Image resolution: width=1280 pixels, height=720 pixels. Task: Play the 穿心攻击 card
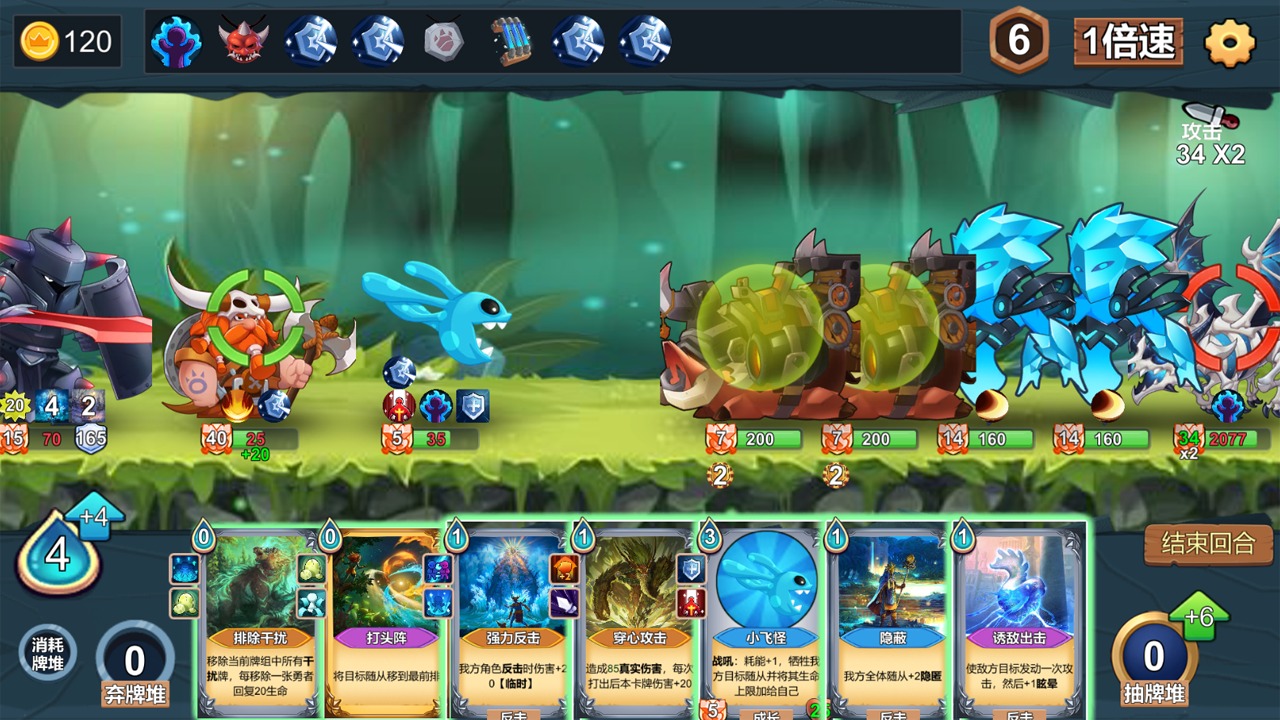pos(638,620)
